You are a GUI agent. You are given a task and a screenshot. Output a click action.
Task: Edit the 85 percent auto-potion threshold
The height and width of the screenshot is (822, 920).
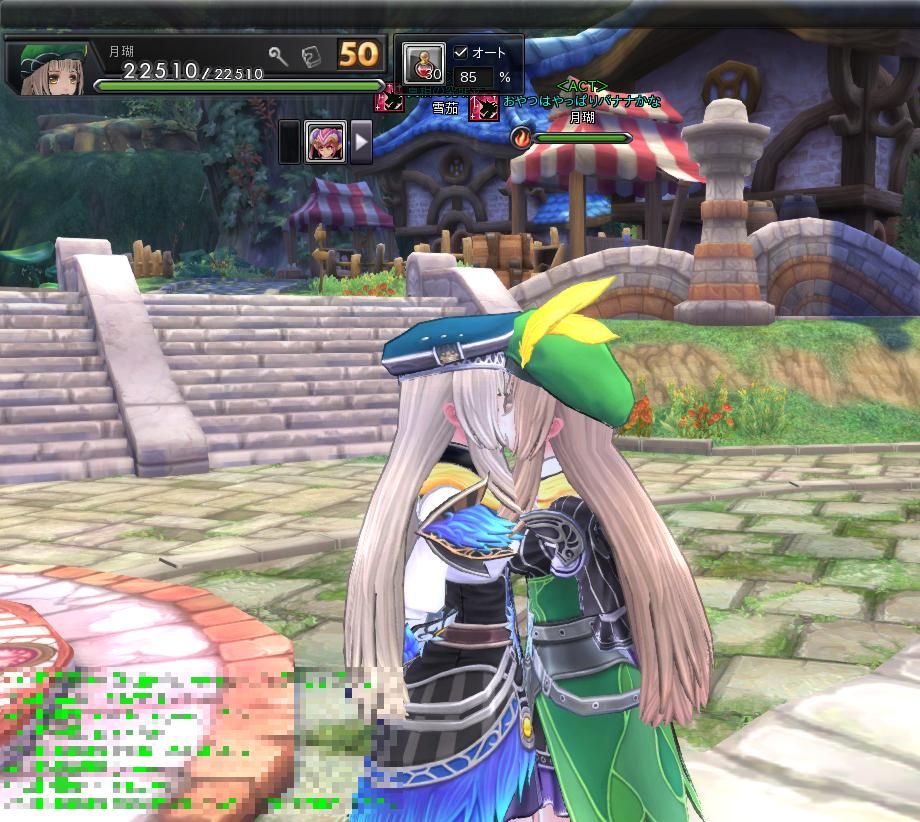coord(473,77)
